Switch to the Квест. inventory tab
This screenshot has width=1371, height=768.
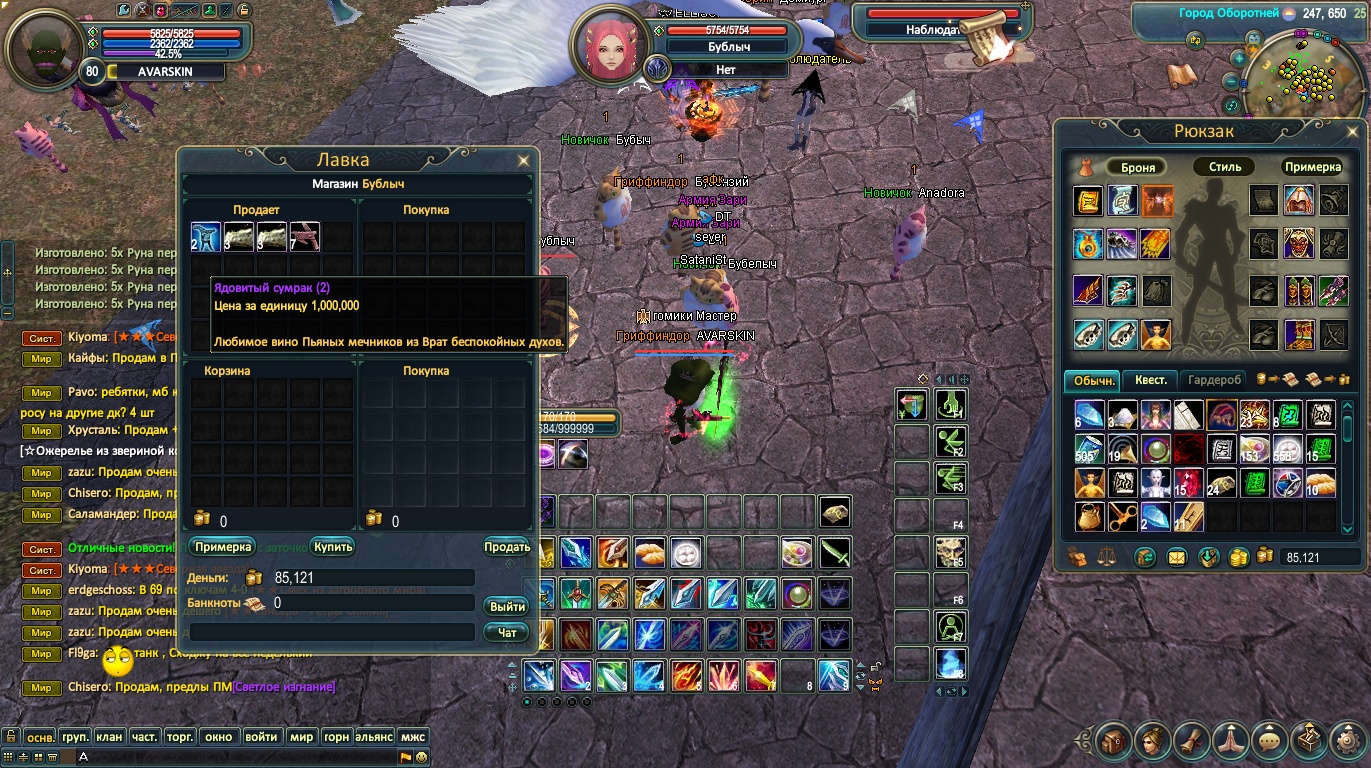pyautogui.click(x=1150, y=380)
